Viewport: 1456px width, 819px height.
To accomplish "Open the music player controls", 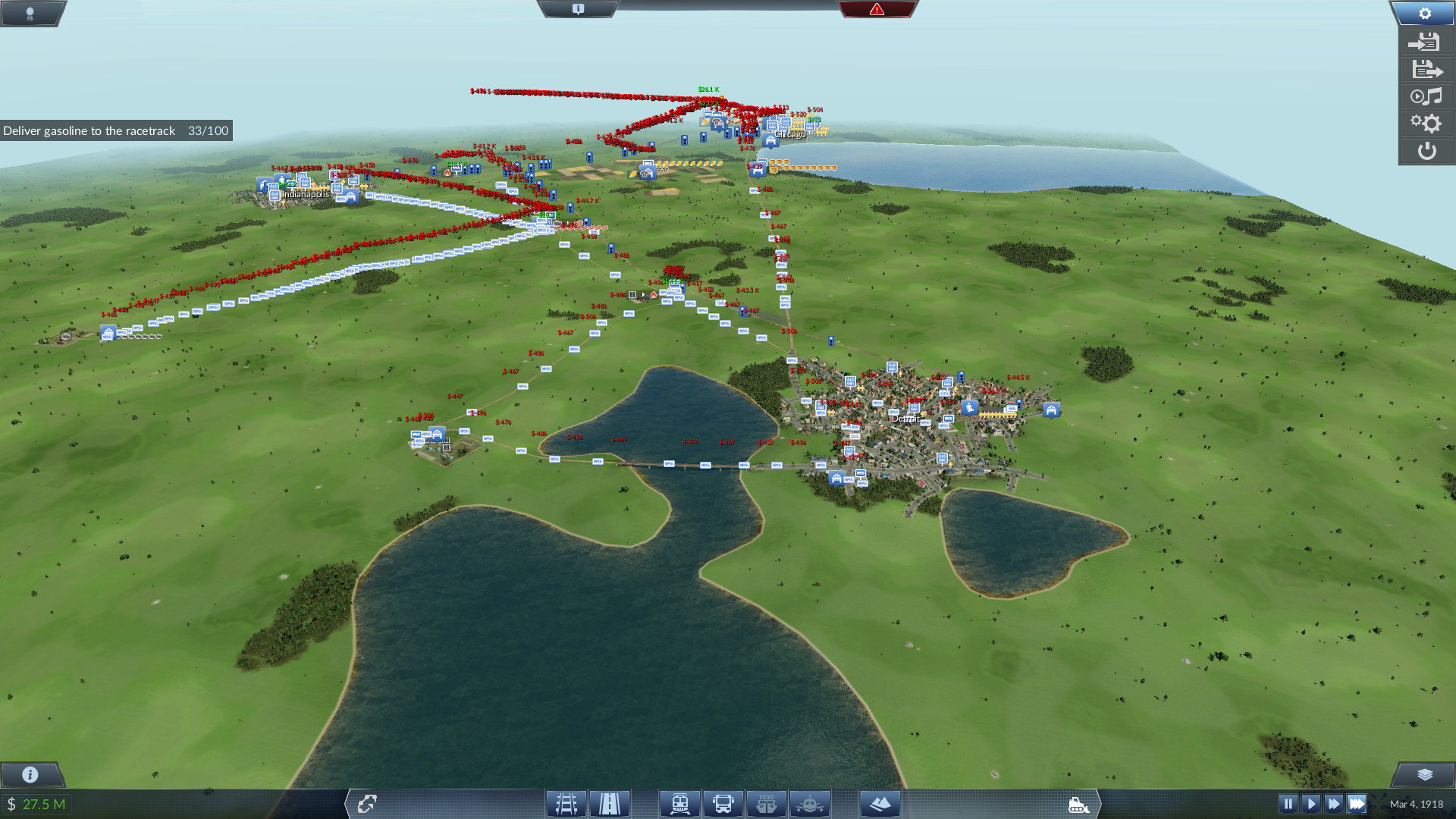I will [x=1426, y=97].
